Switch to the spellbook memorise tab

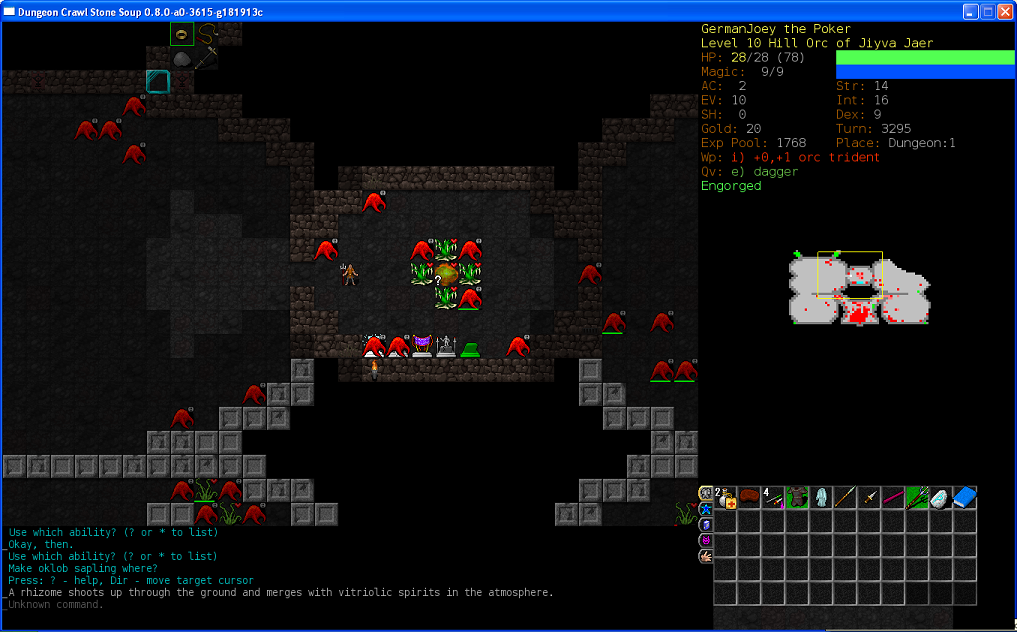click(x=705, y=524)
